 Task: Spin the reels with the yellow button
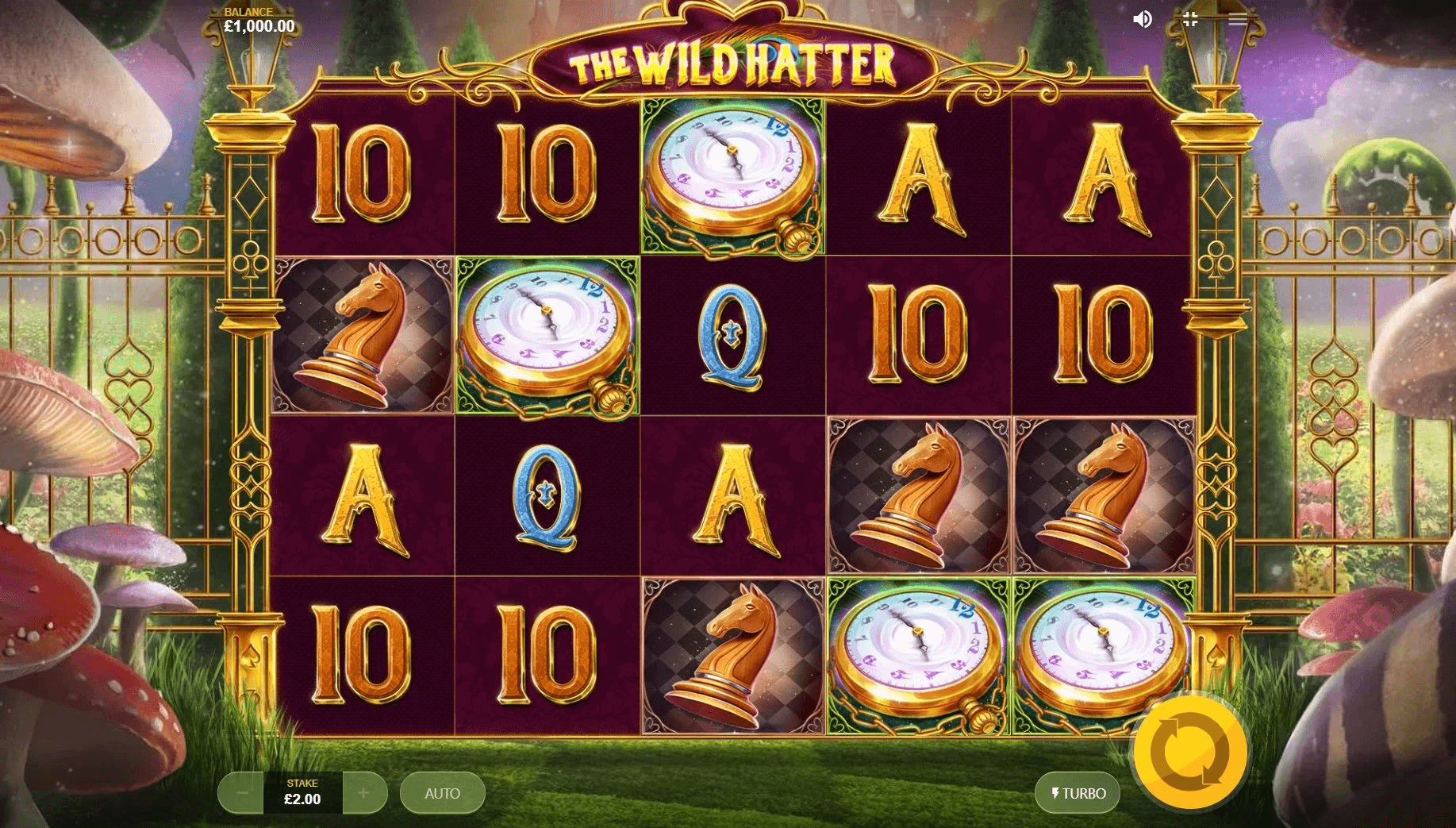pyautogui.click(x=1189, y=752)
